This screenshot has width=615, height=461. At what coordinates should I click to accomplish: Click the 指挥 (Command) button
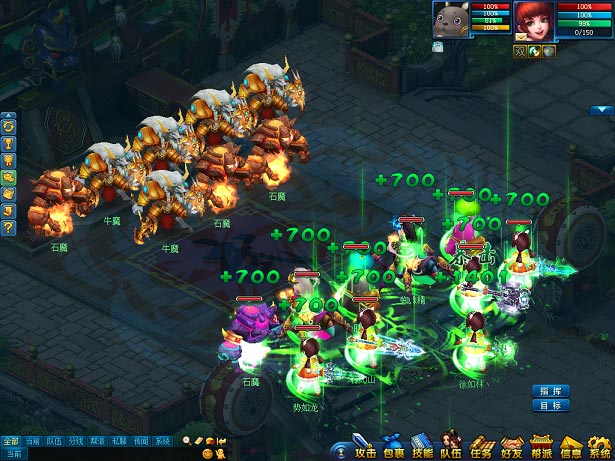[551, 390]
